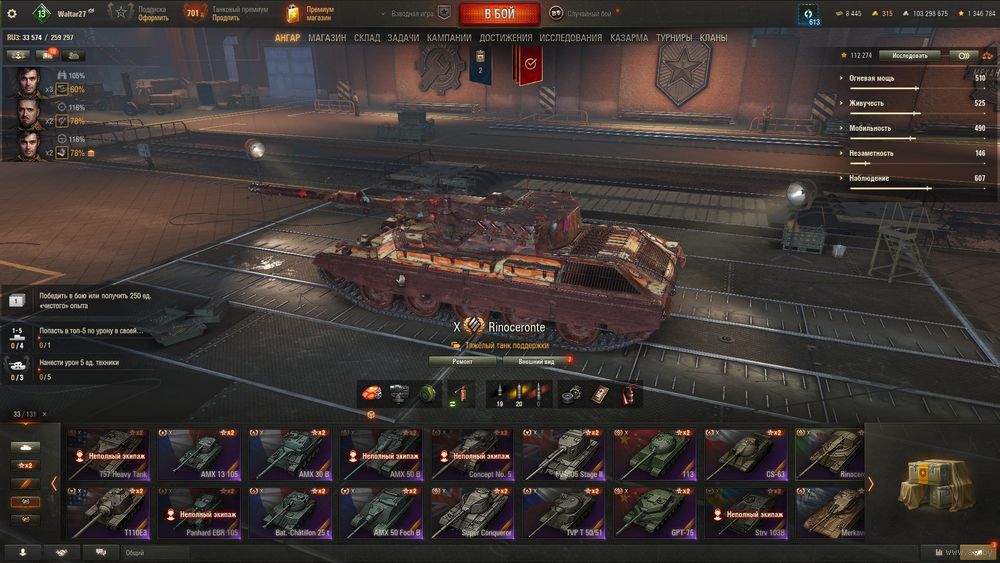The height and width of the screenshot is (563, 1000).
Task: Switch to the ИССЛЕДОВАНИЯ research tab
Action: click(570, 38)
